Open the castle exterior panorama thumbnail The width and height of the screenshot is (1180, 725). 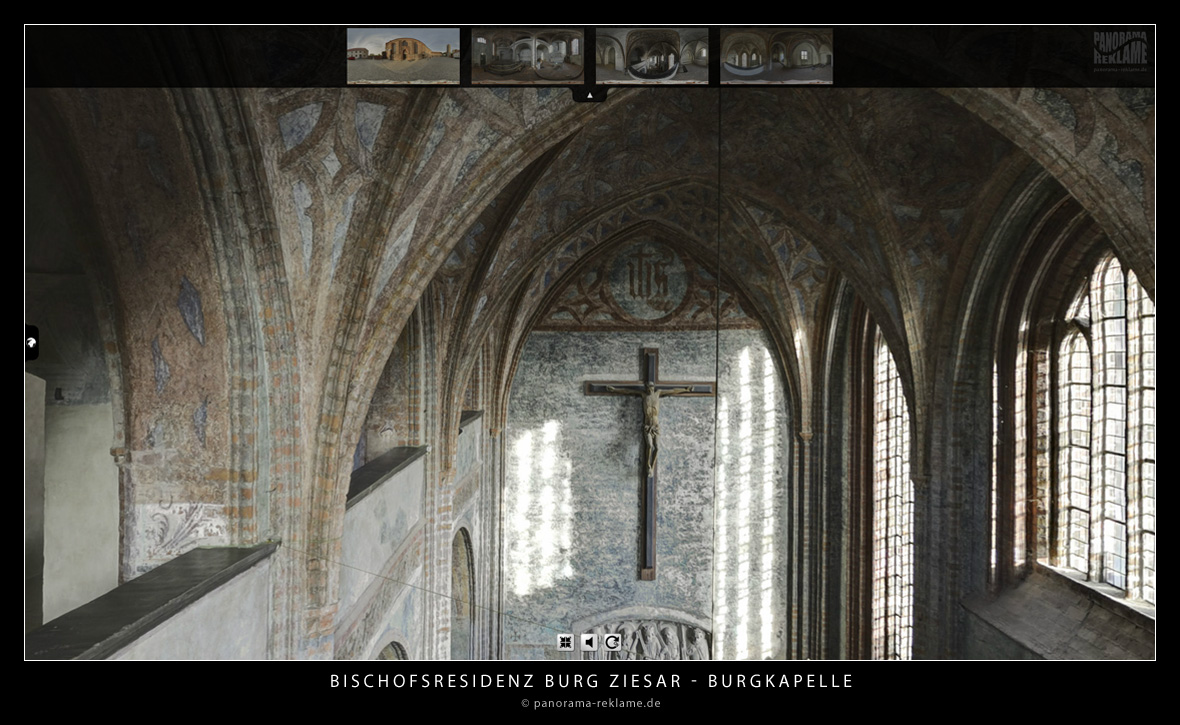(403, 56)
